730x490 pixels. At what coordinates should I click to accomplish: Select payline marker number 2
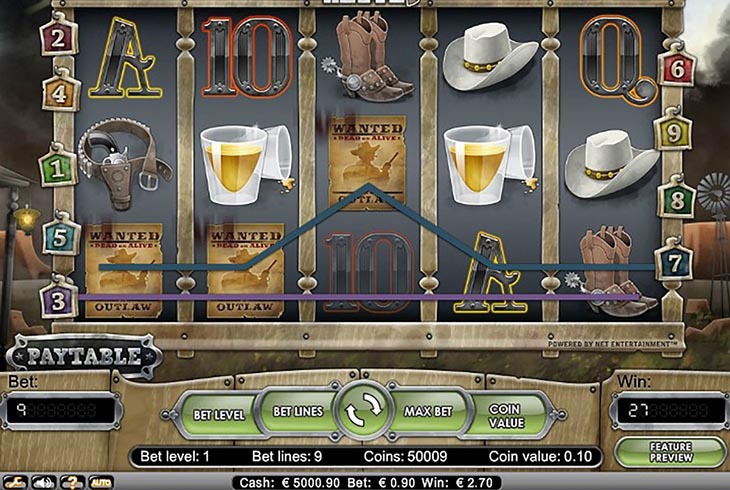(x=58, y=39)
